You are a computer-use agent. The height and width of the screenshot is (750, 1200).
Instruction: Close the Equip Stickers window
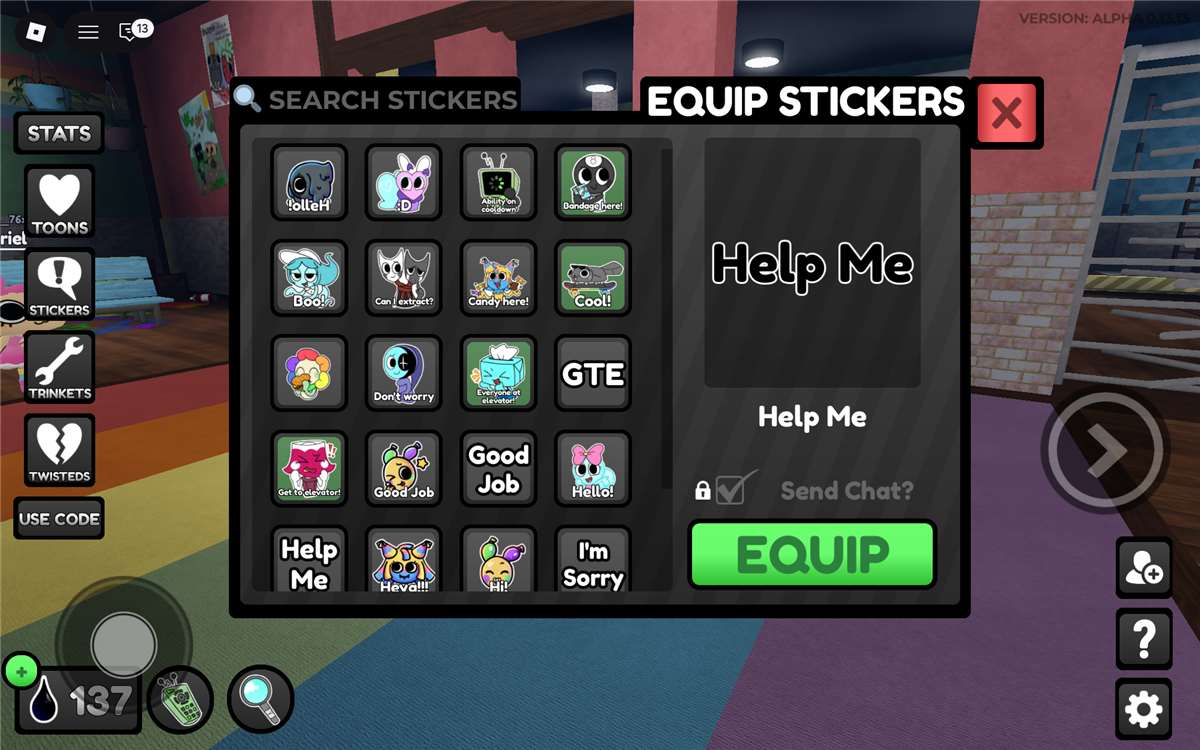[x=1006, y=114]
